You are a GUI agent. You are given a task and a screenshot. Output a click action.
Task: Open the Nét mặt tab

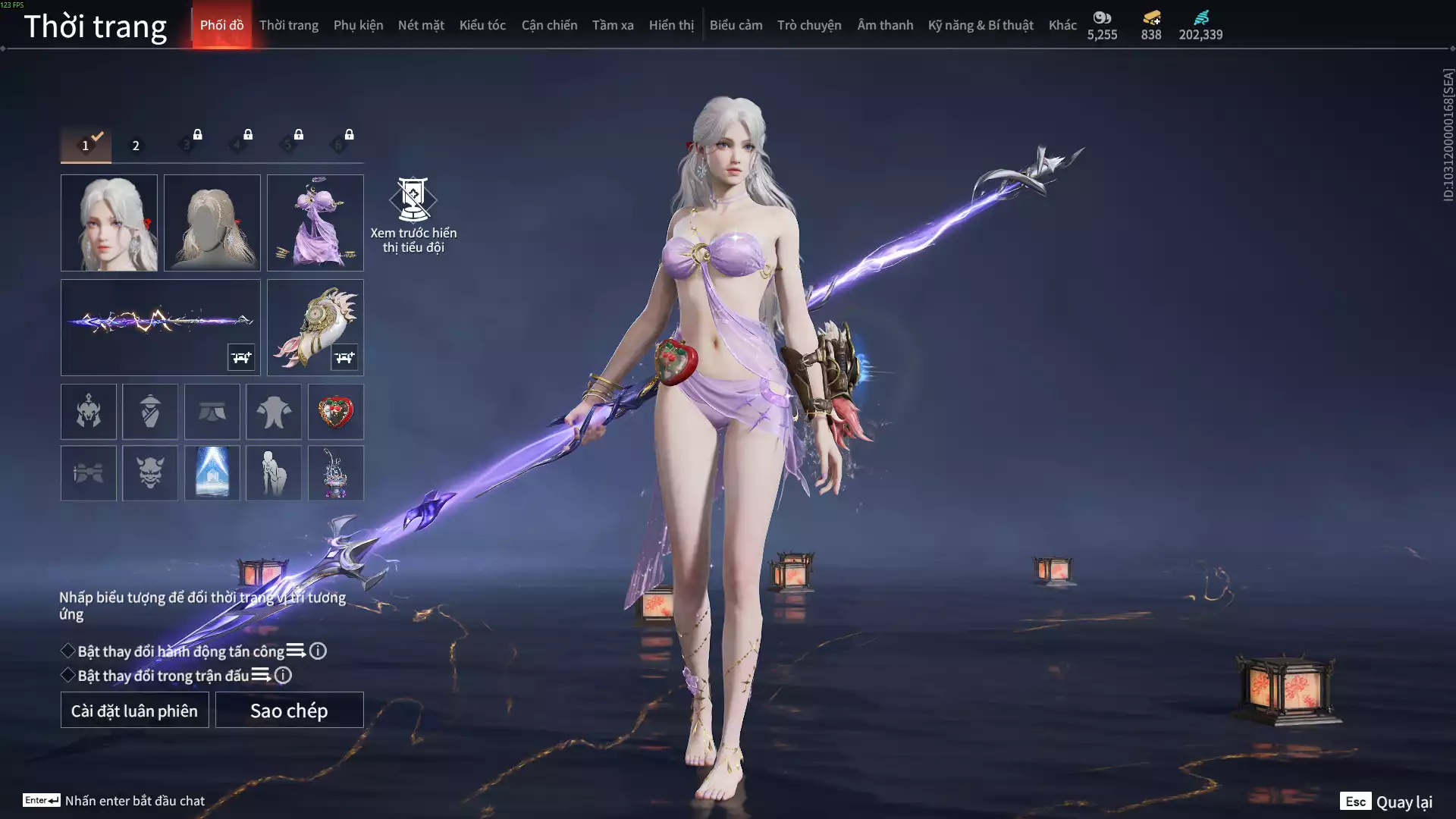(x=421, y=25)
